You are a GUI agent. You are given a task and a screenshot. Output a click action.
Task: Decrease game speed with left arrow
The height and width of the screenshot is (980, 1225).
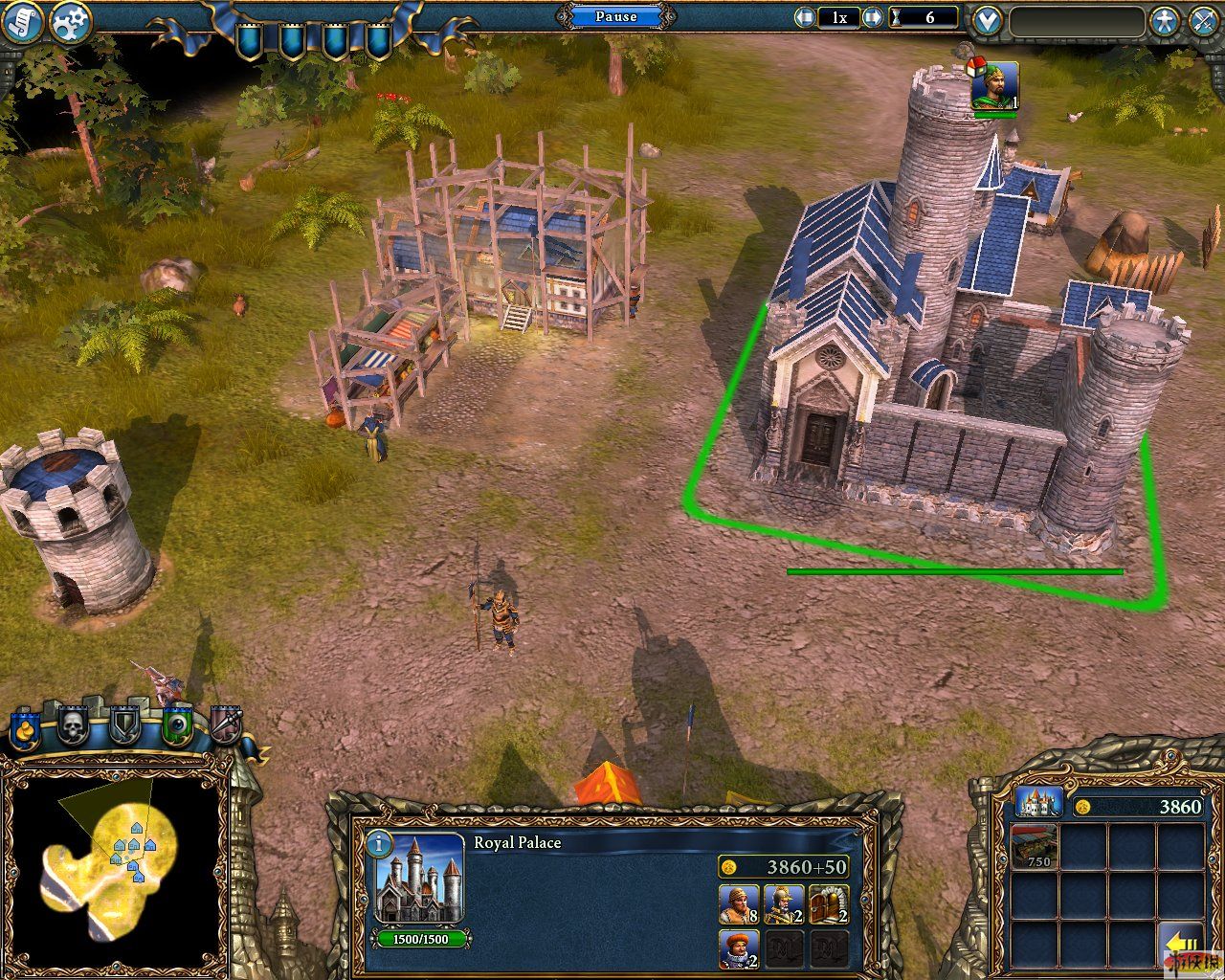click(x=805, y=17)
